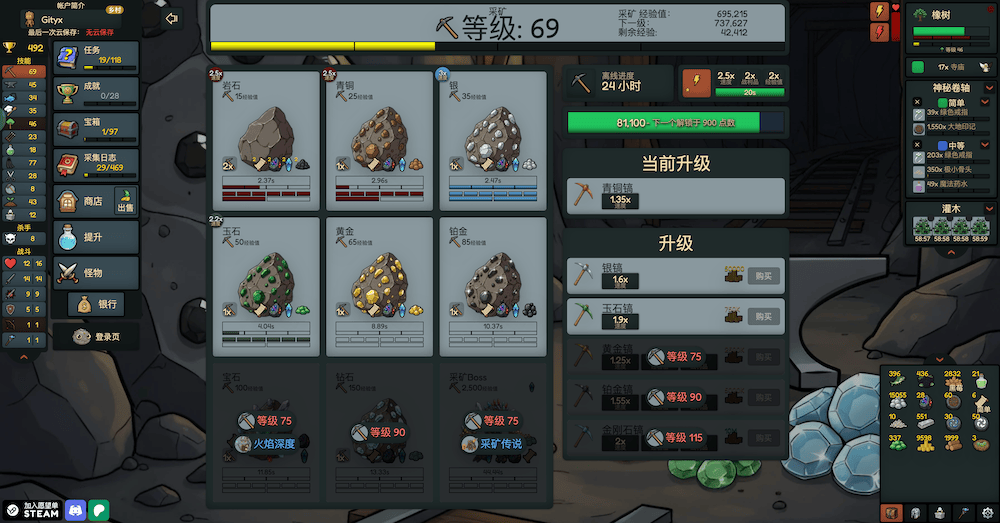This screenshot has height=523, width=1000.
Task: Open the 商店 shop
Action: tap(83, 200)
